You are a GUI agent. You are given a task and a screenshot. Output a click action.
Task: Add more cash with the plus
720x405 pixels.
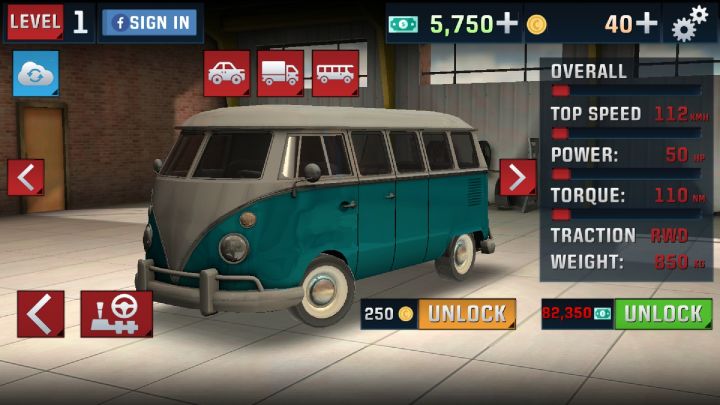coord(508,24)
